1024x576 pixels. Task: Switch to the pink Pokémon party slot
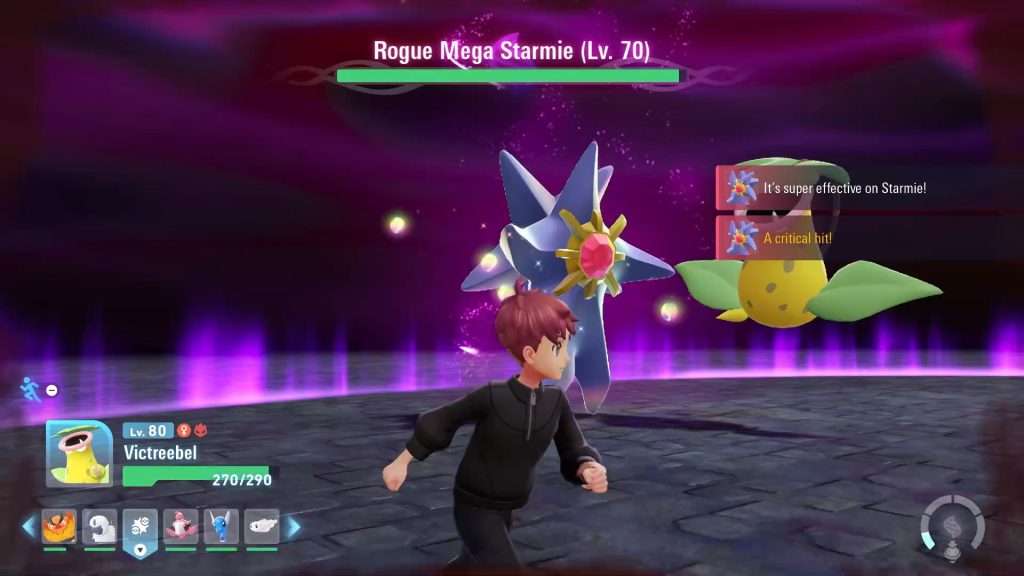click(181, 526)
